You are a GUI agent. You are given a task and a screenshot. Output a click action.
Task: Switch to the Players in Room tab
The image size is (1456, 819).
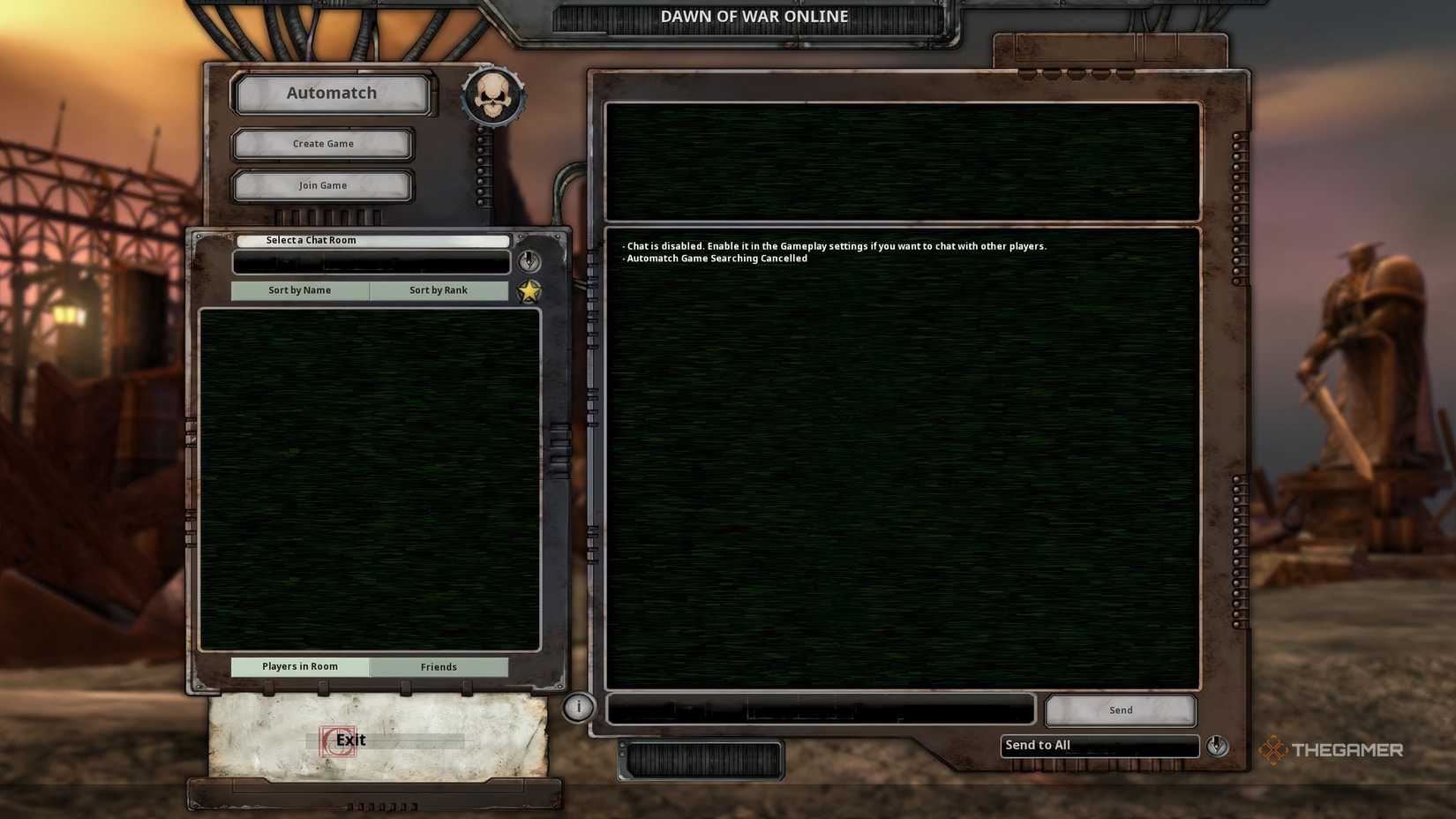(x=300, y=667)
